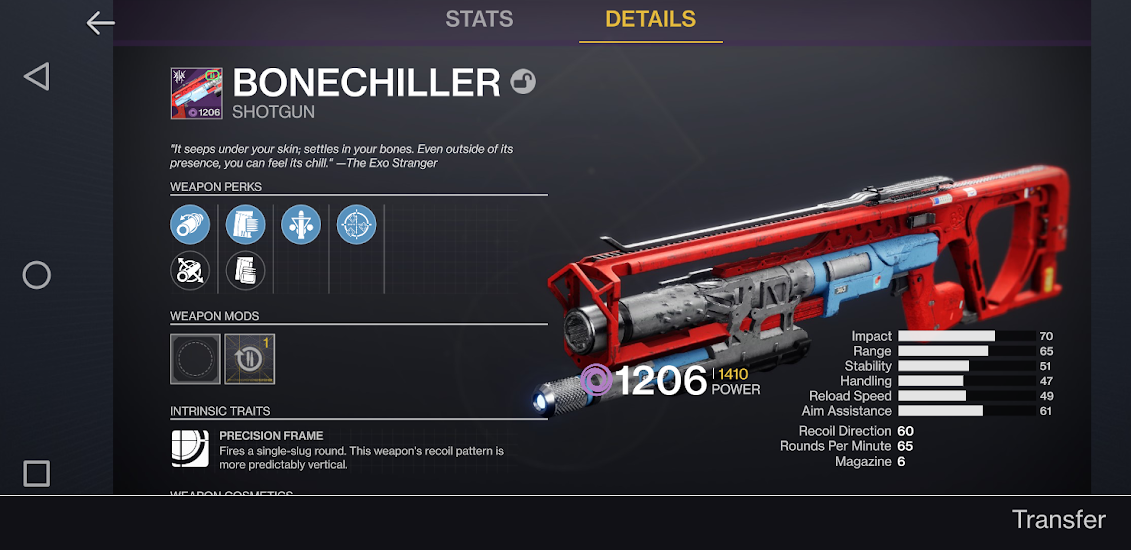
Task: Open the empty weapon mod slot
Action: [195, 359]
